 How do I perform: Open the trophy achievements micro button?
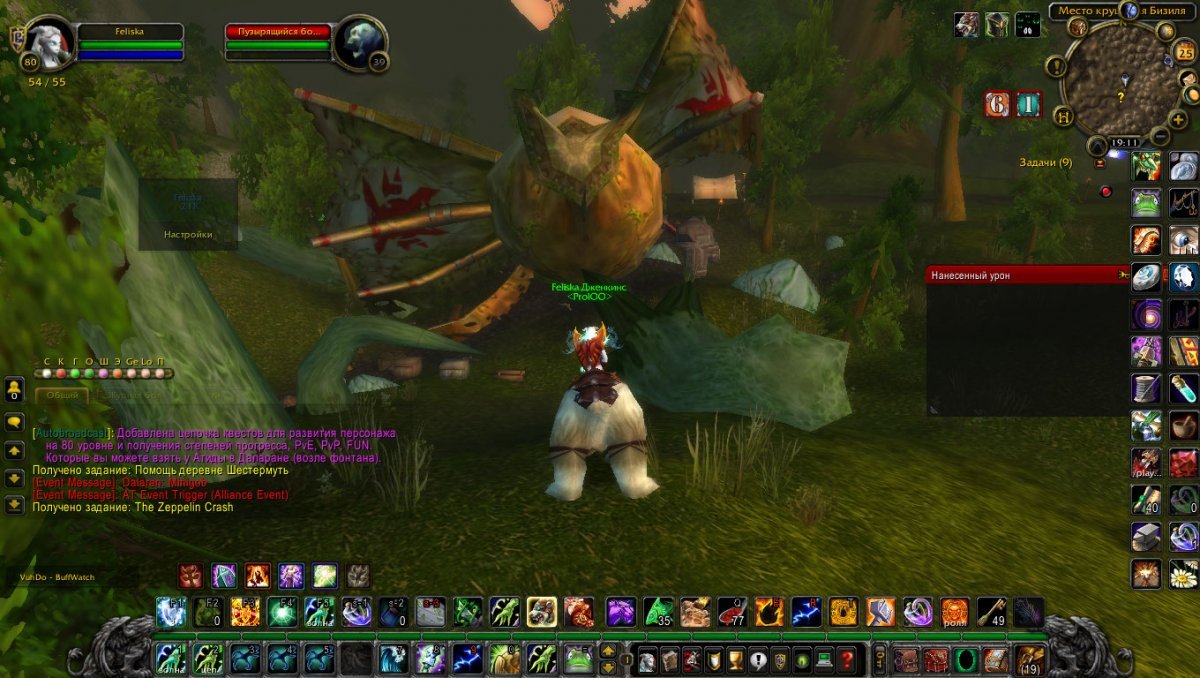click(733, 660)
